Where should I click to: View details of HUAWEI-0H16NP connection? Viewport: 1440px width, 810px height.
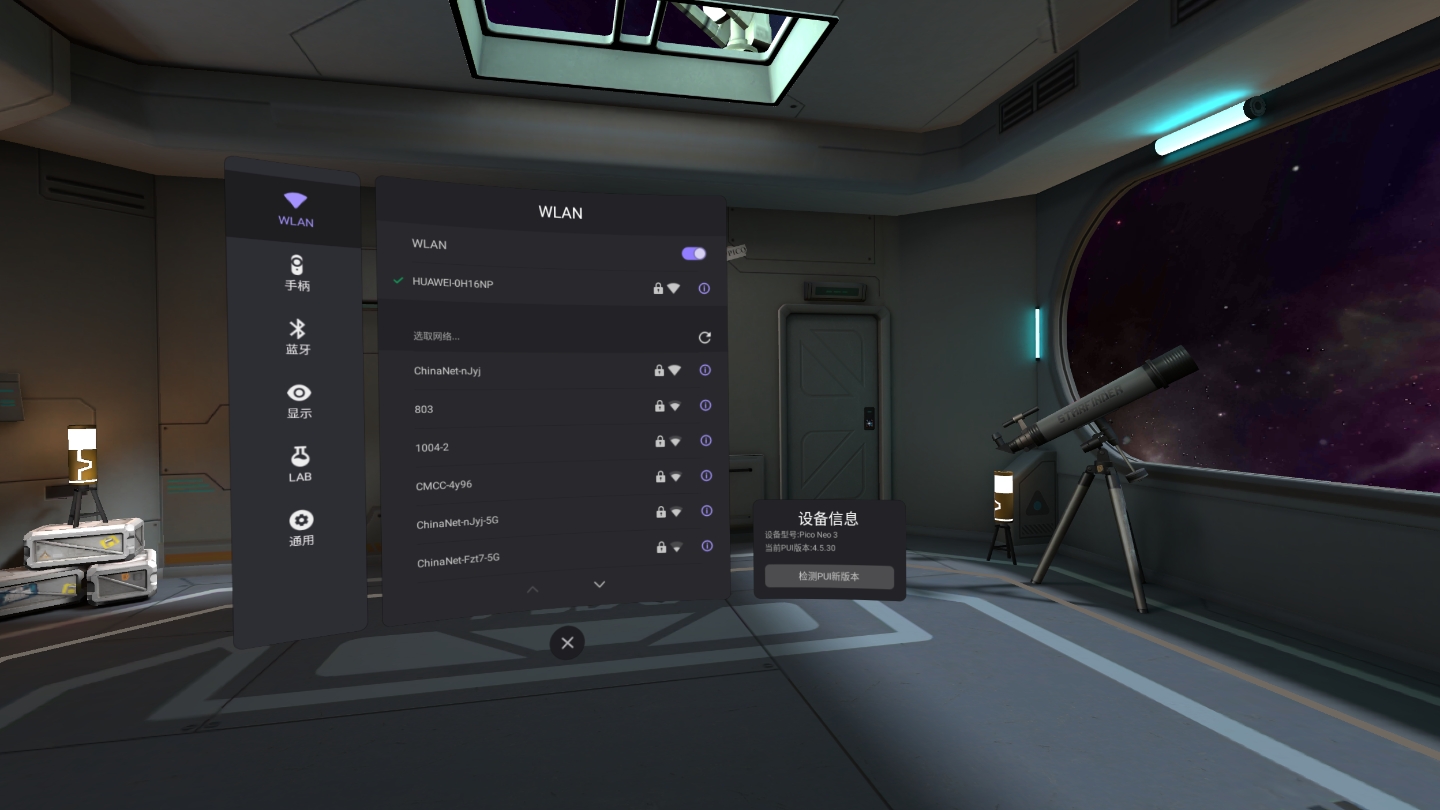pos(704,288)
